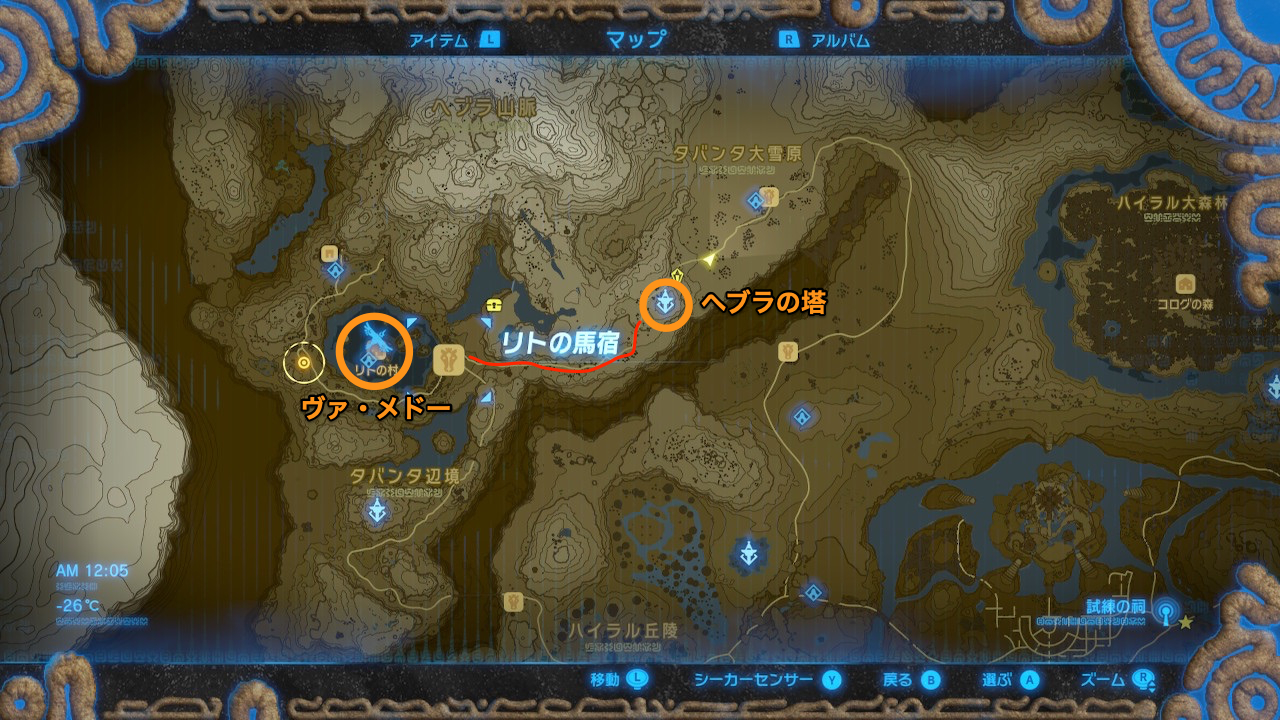Select the stable icon east of Hebra Tower
Image resolution: width=1280 pixels, height=720 pixels.
click(787, 353)
